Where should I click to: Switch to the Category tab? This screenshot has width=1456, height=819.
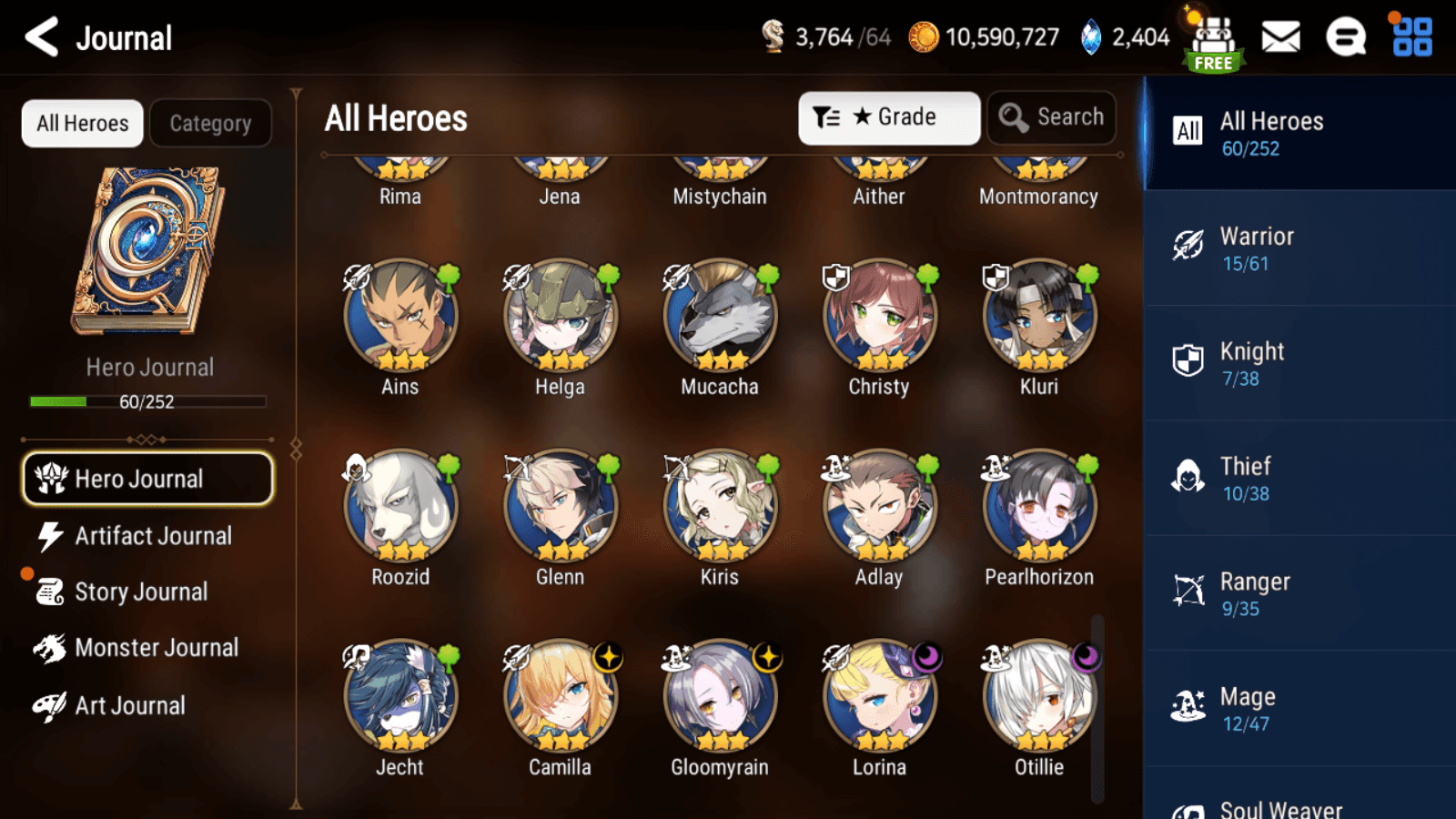[210, 123]
